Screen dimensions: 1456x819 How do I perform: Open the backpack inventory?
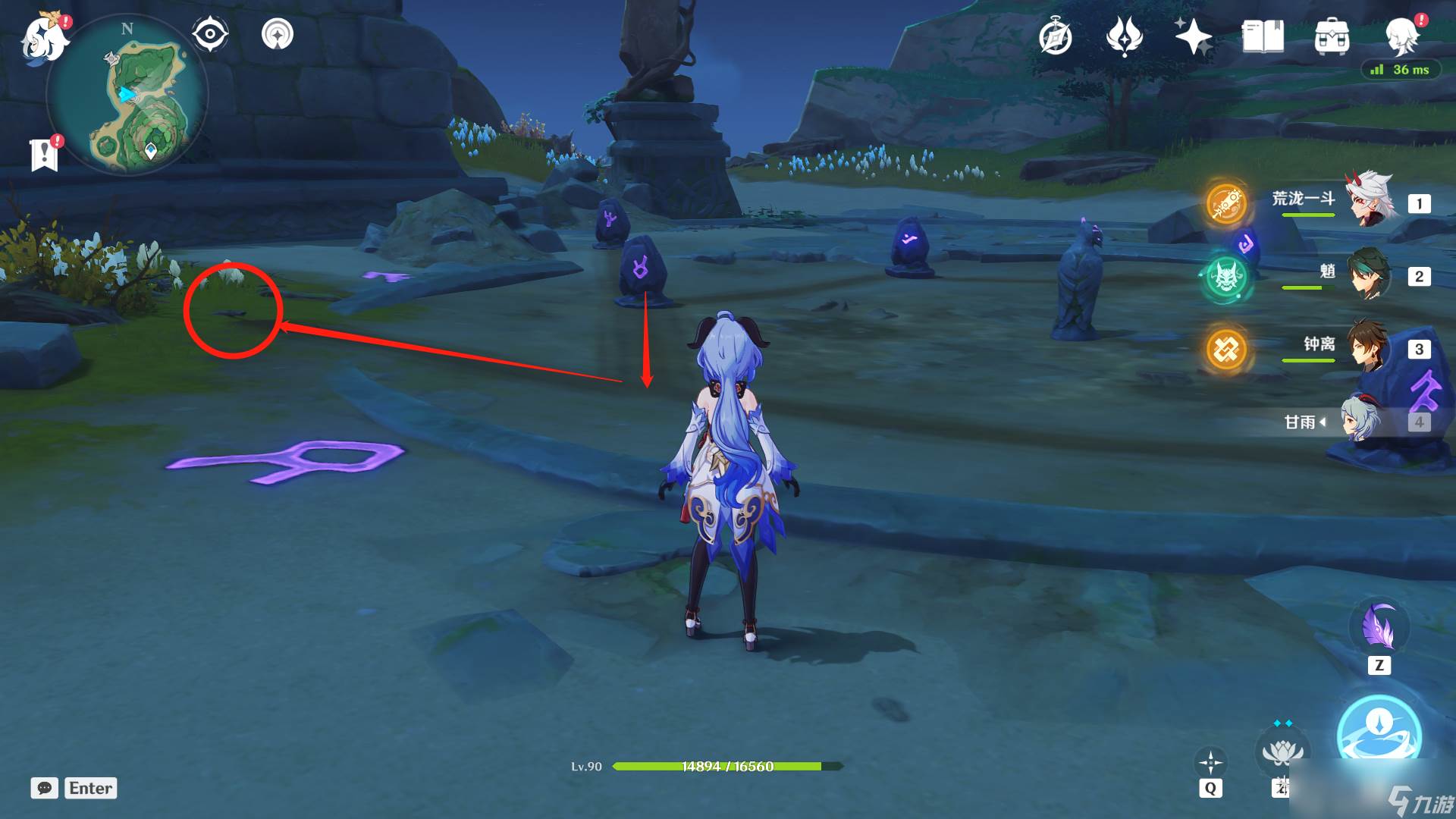[x=1332, y=37]
